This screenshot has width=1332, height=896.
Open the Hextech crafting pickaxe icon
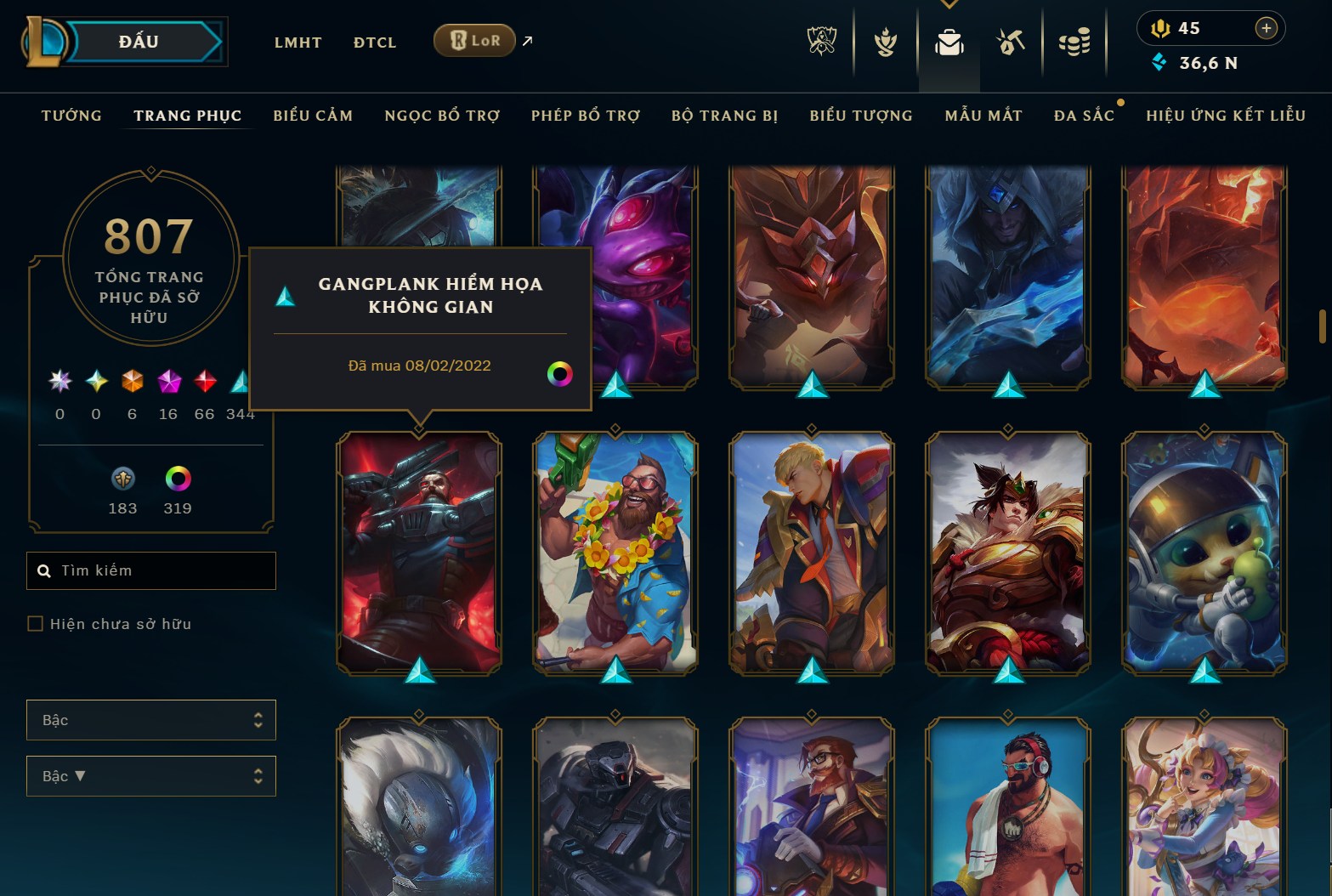click(x=1010, y=40)
